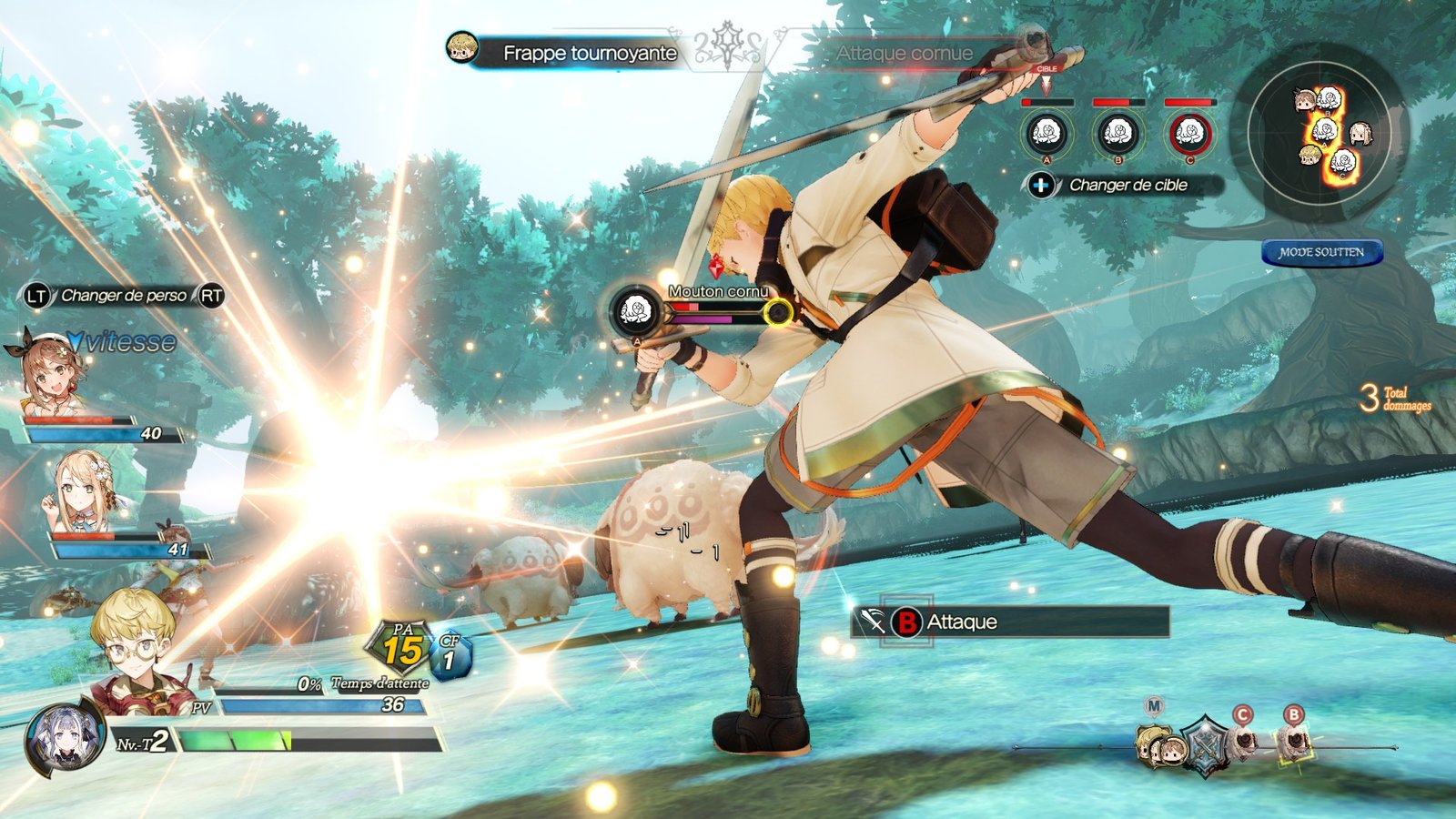
Task: Select the Attaque command
Action: pos(1010,622)
